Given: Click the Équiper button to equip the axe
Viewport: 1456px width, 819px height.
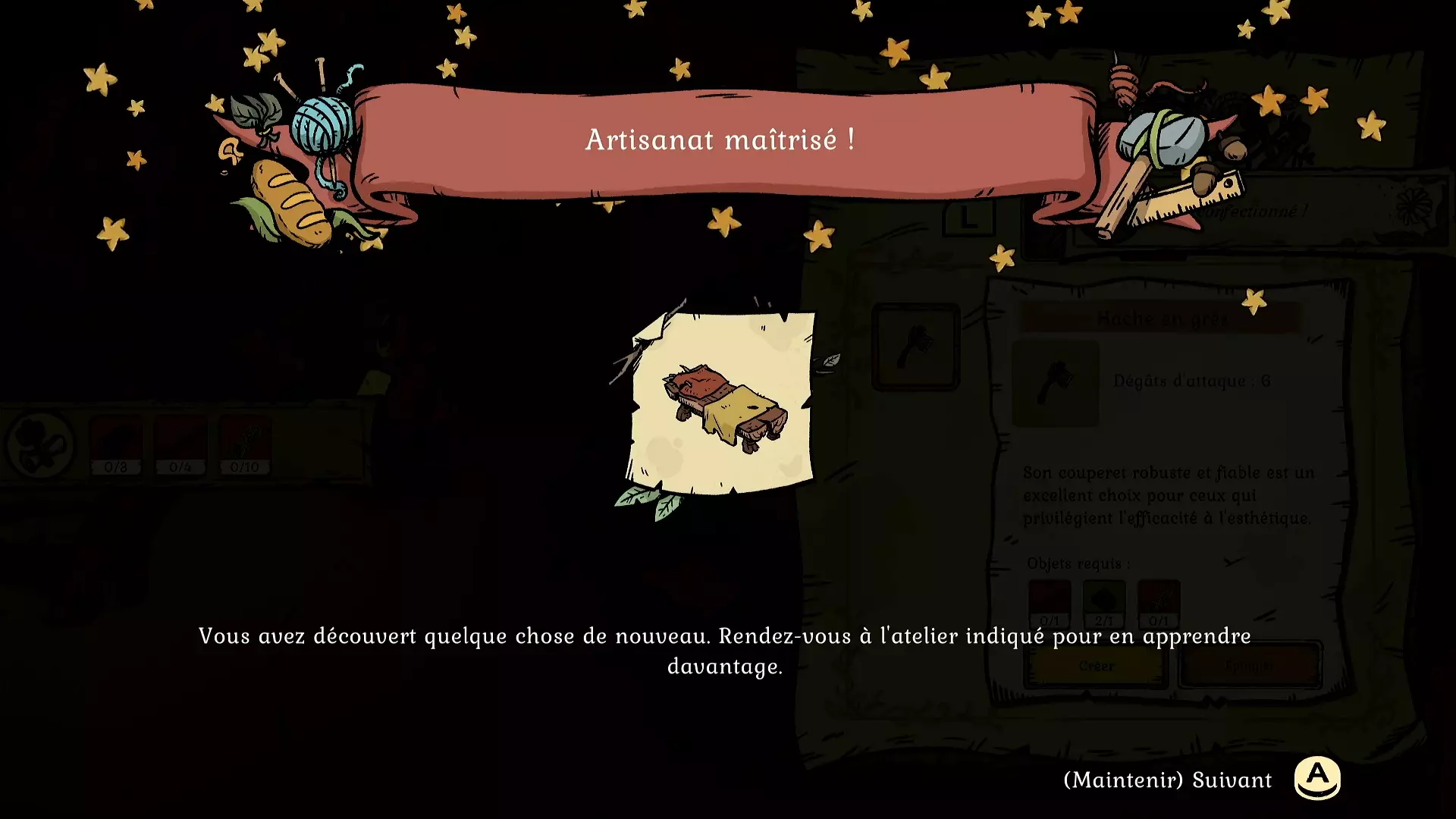Looking at the screenshot, I should 1250,665.
